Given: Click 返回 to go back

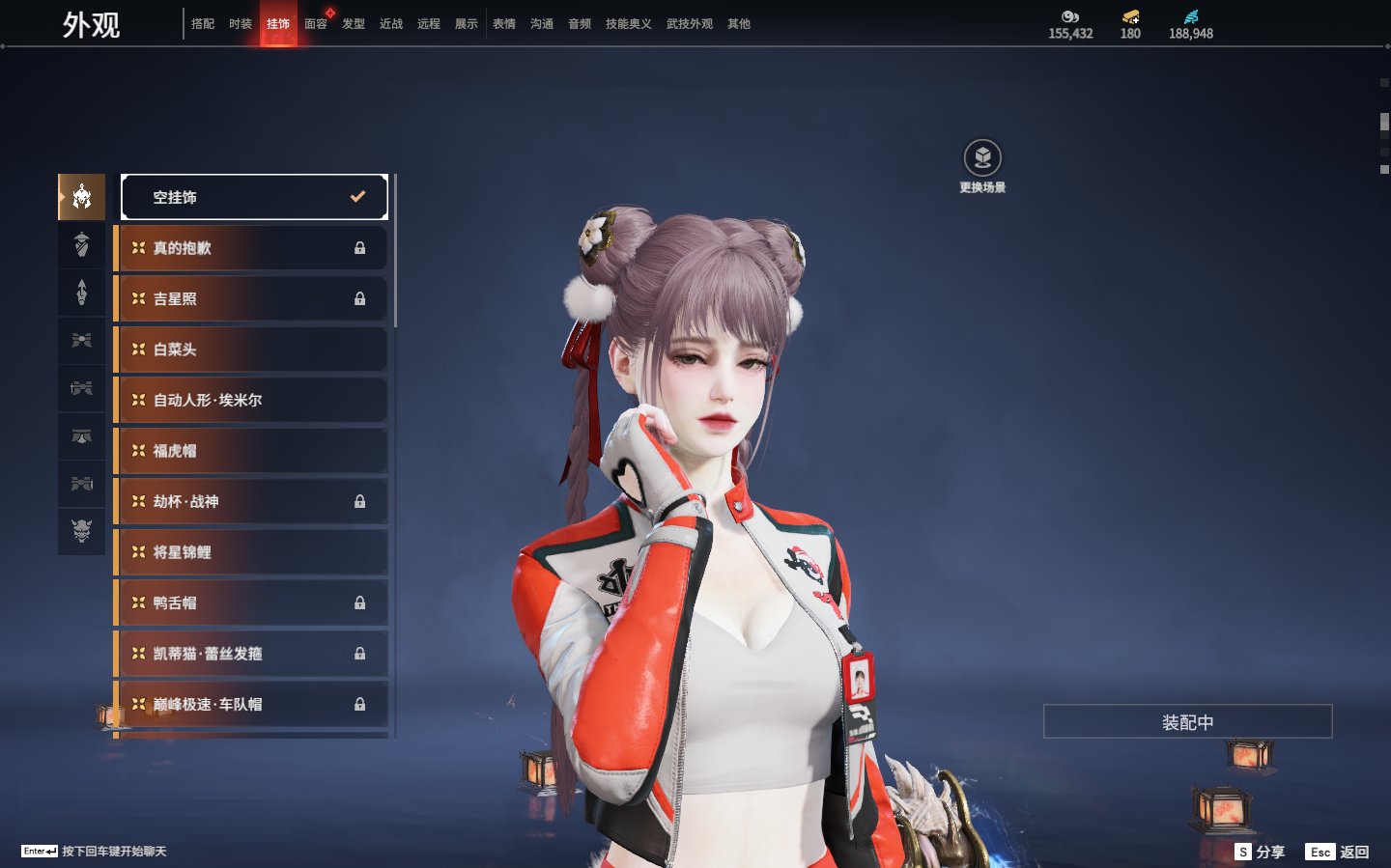Looking at the screenshot, I should (1338, 852).
